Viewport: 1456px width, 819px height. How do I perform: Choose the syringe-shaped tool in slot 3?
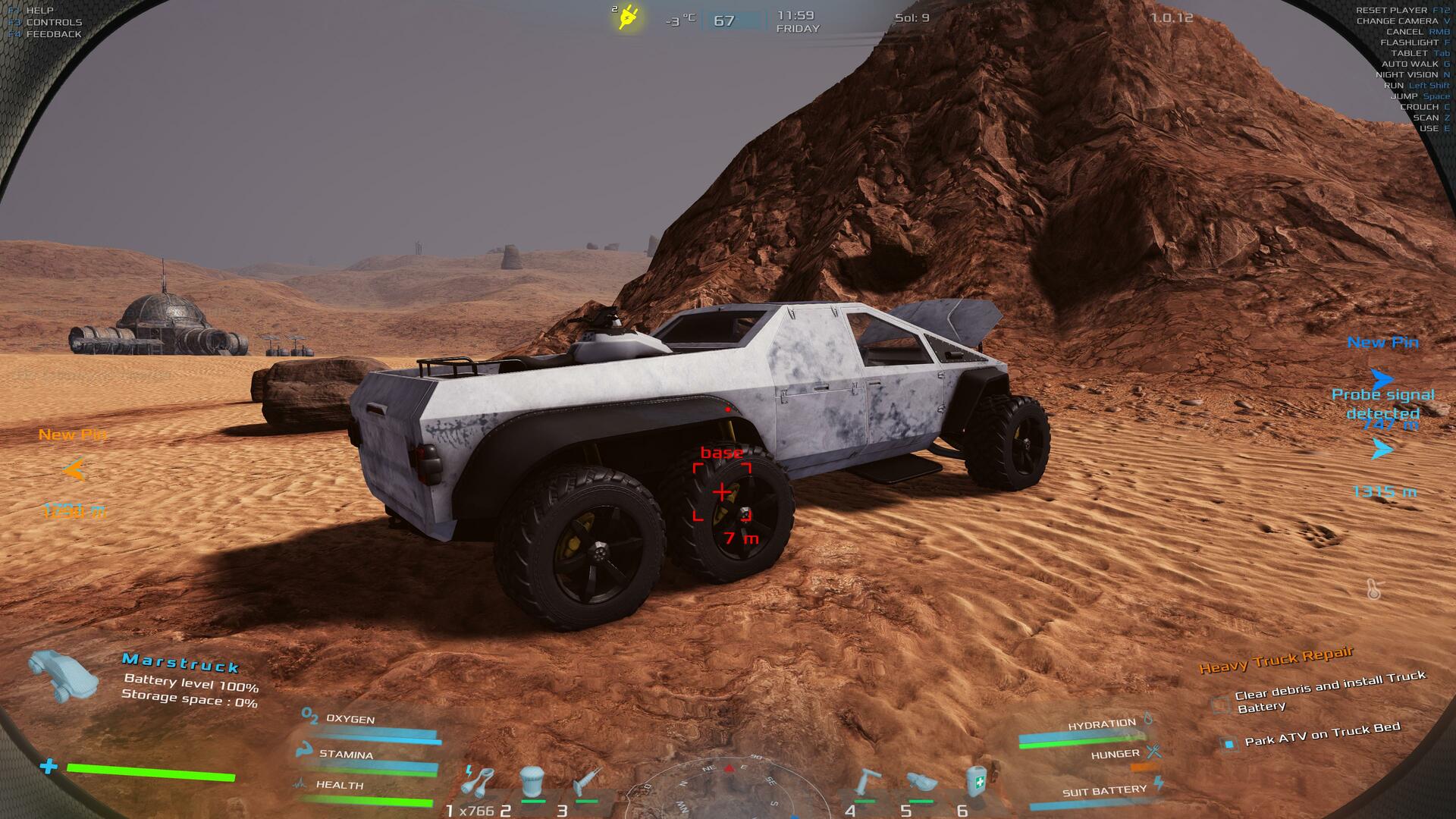pyautogui.click(x=587, y=781)
